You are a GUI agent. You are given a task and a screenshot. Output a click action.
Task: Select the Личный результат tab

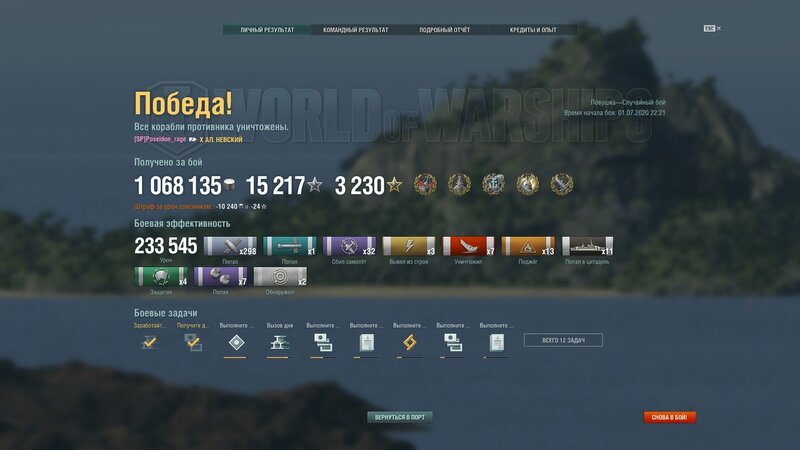click(267, 30)
